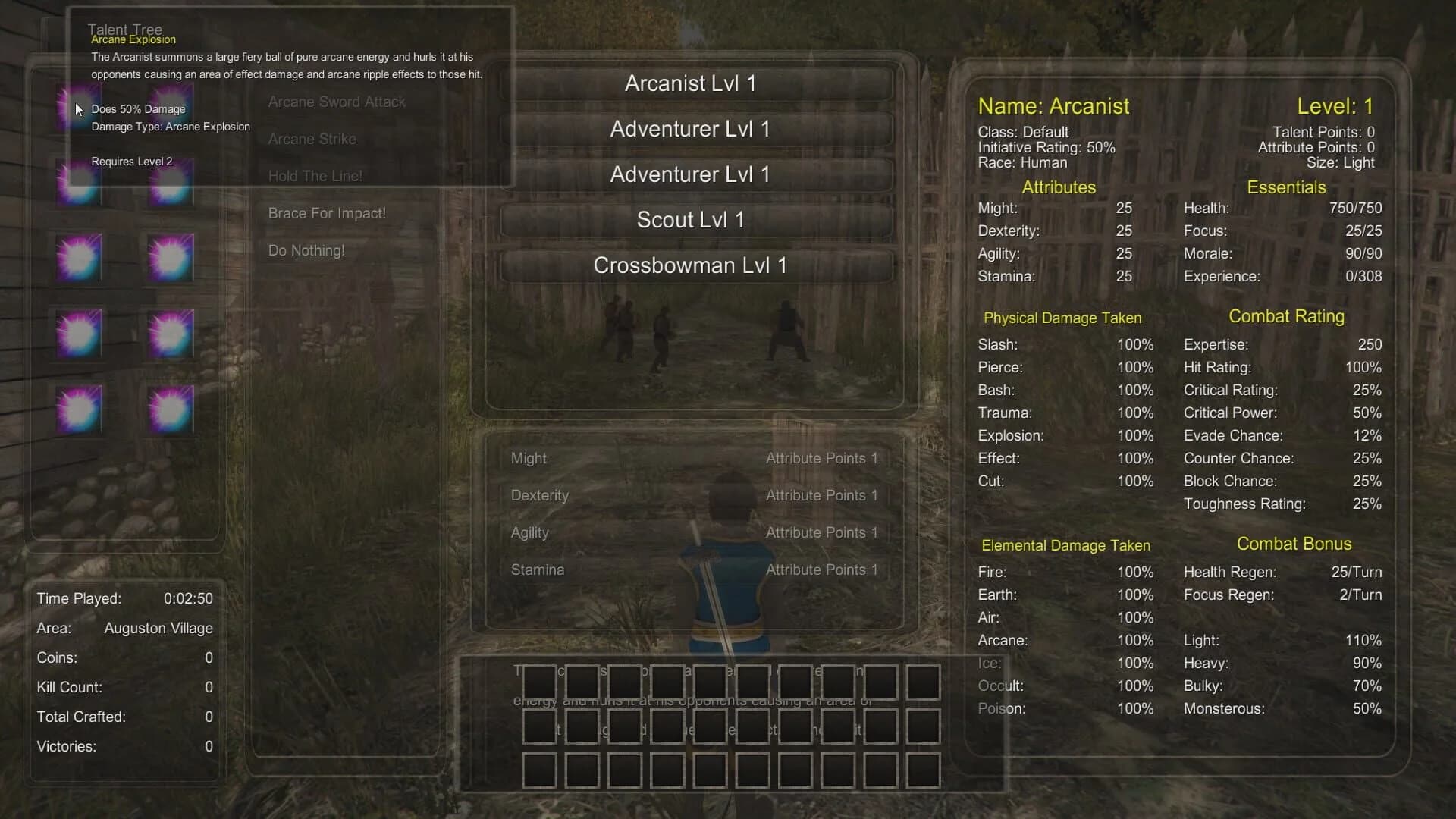The height and width of the screenshot is (819, 1456).
Task: Click the first empty inventory slot
Action: click(x=539, y=682)
